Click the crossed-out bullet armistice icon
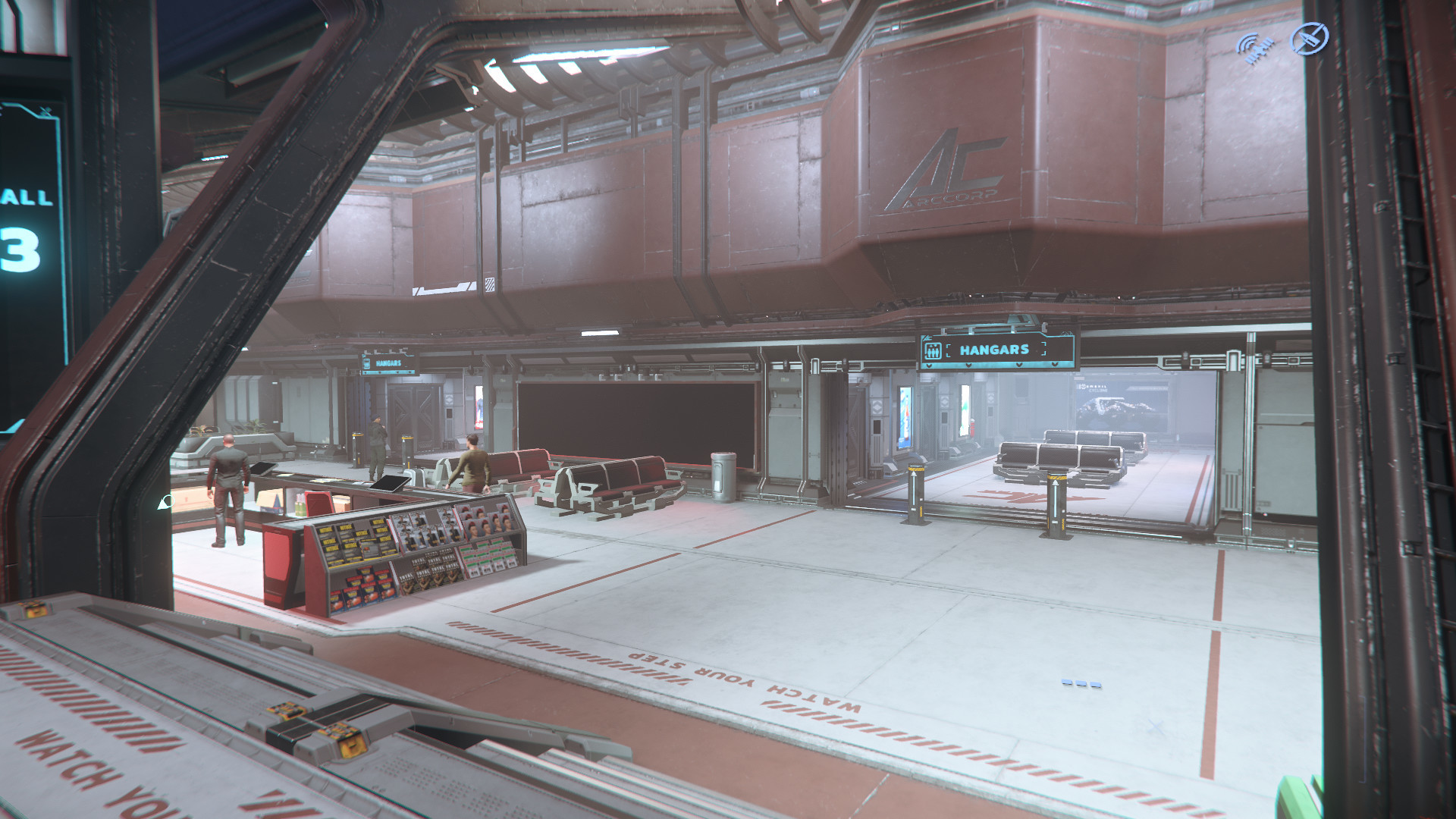1456x819 pixels. [1310, 39]
